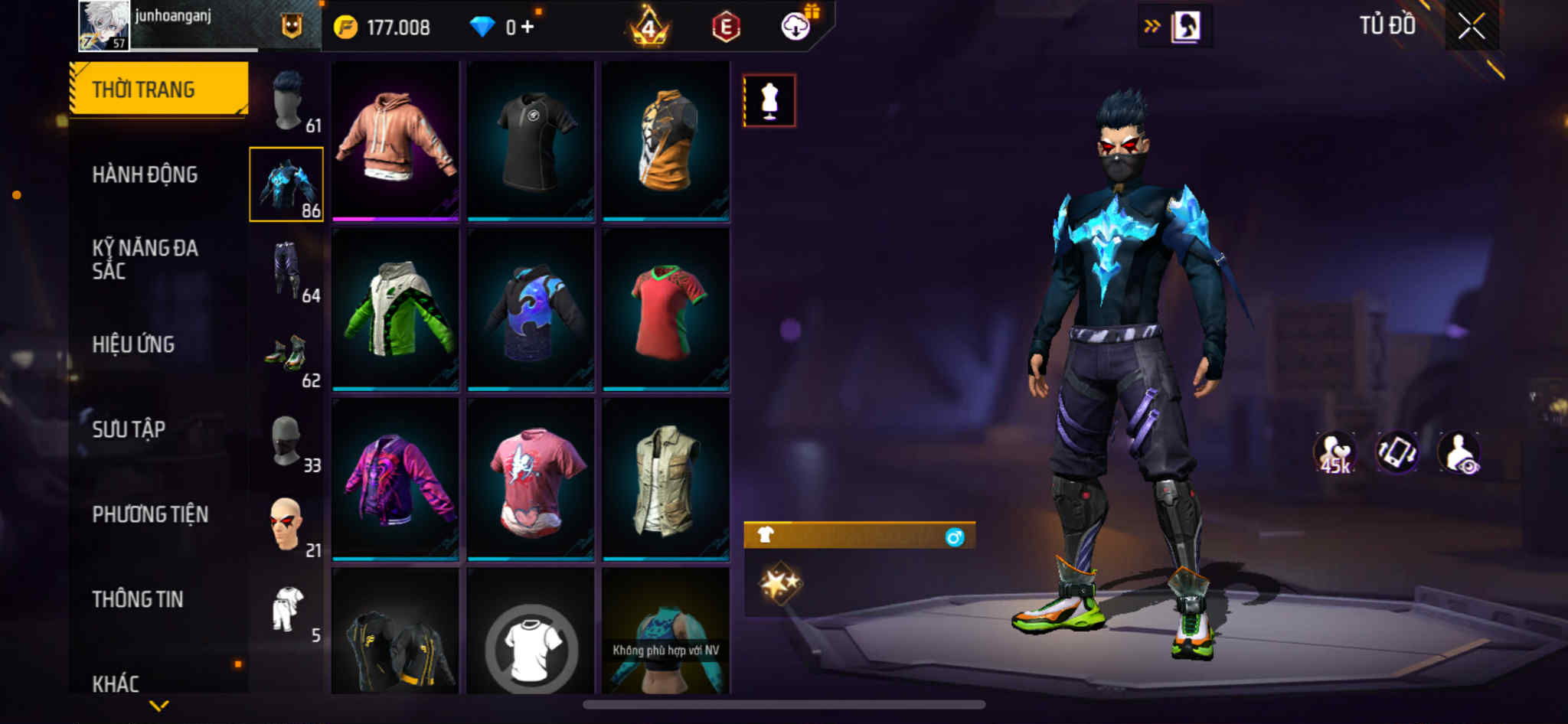Select the hair category with 61 items
This screenshot has width=1568, height=724.
pyautogui.click(x=289, y=101)
